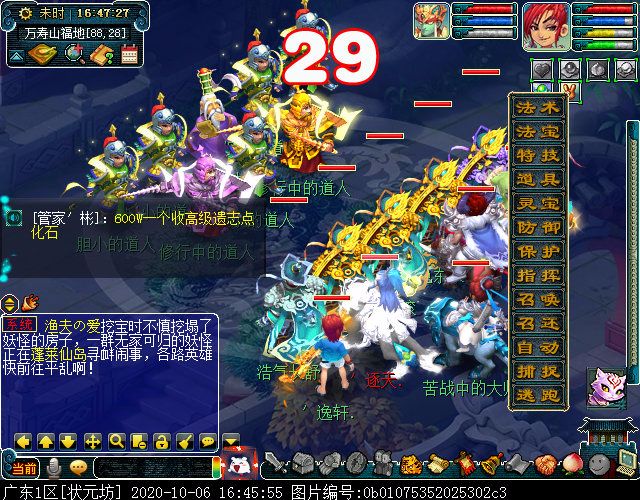The image size is (640, 500).
Task: Select the 捕捉 capture command
Action: [x=538, y=372]
